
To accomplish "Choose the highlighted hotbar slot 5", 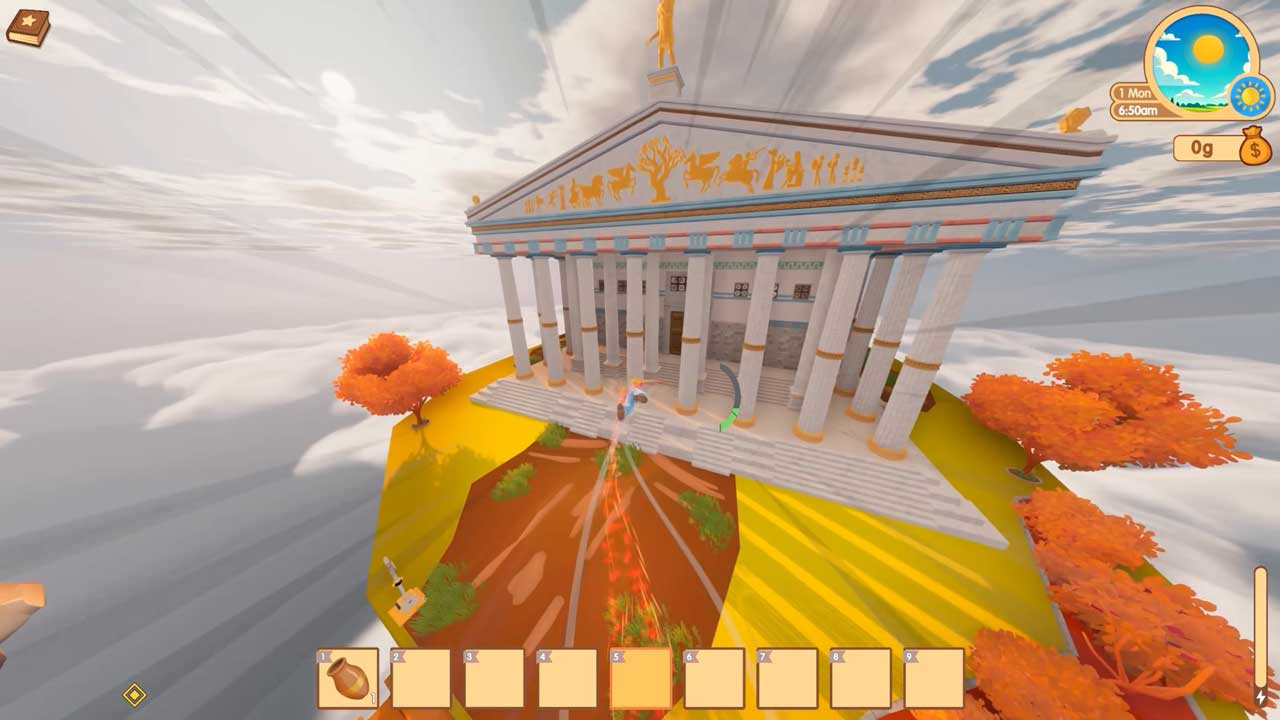I will (x=641, y=678).
